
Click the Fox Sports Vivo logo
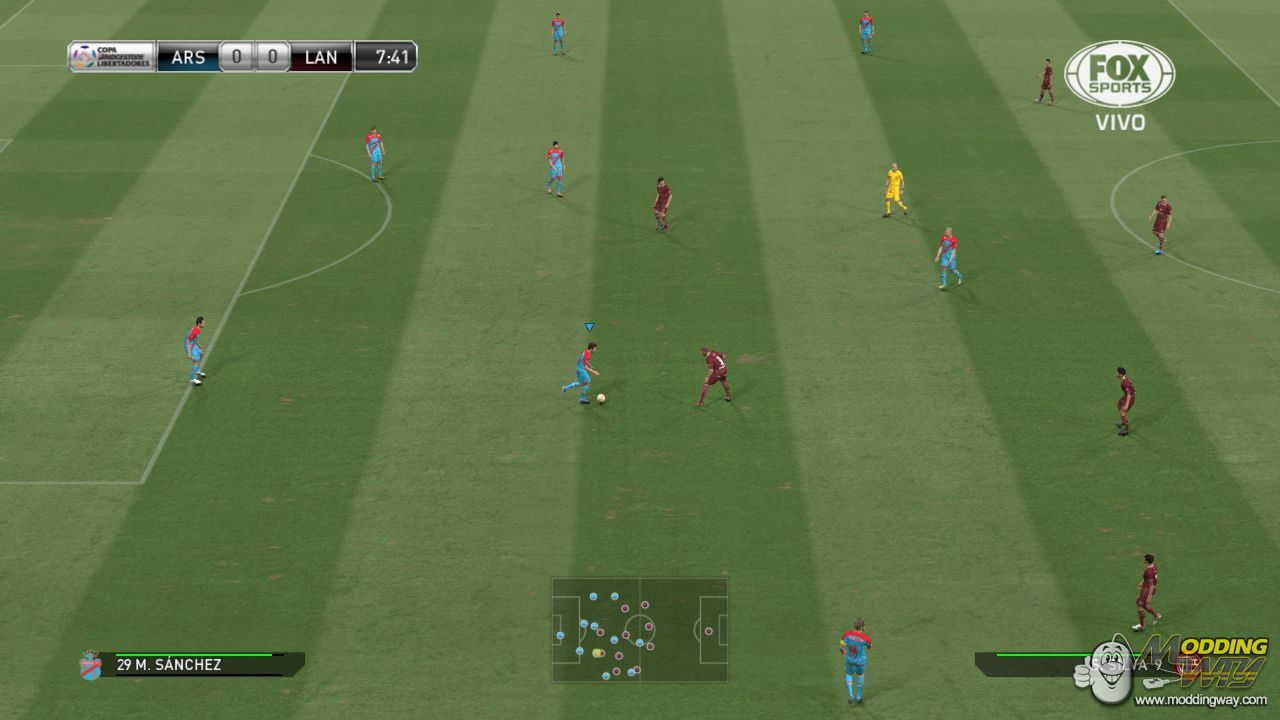pyautogui.click(x=1119, y=86)
